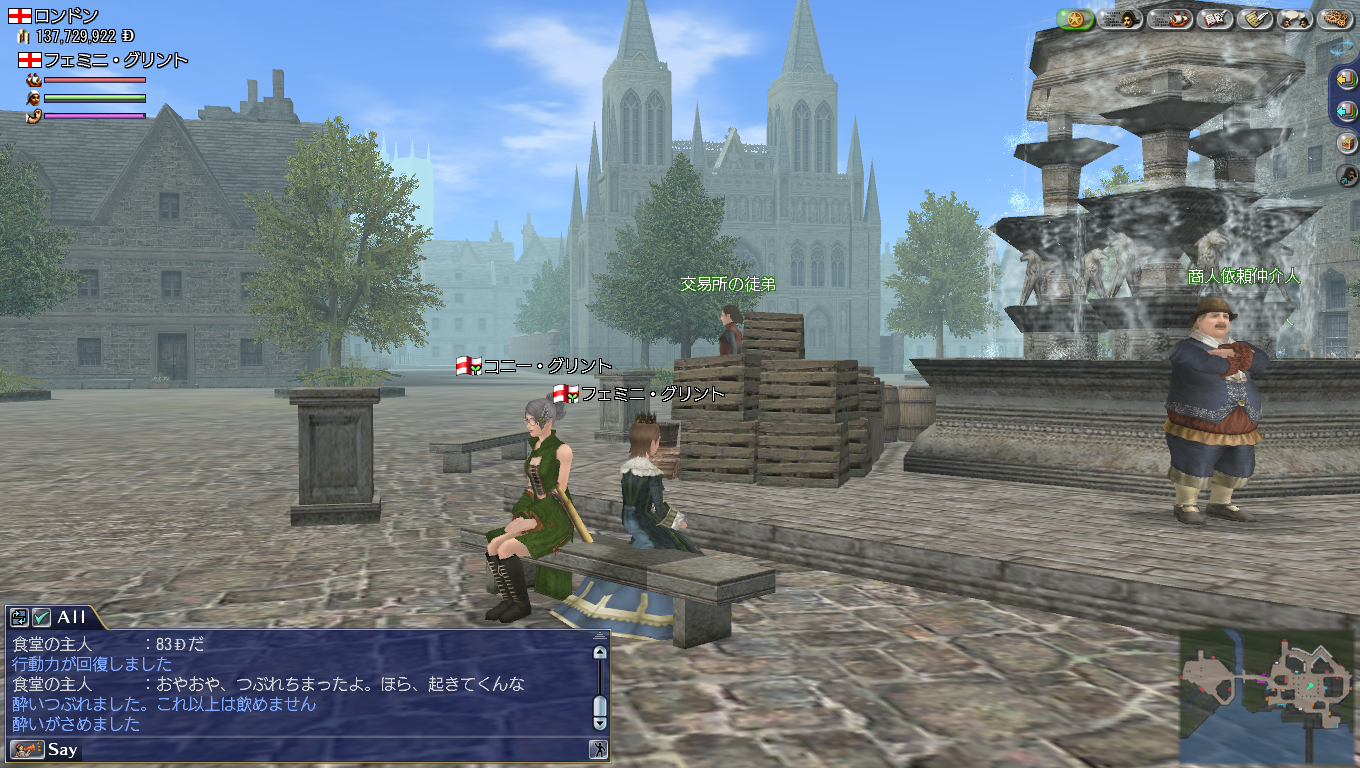Open the orange box item shortcut

(x=1346, y=143)
